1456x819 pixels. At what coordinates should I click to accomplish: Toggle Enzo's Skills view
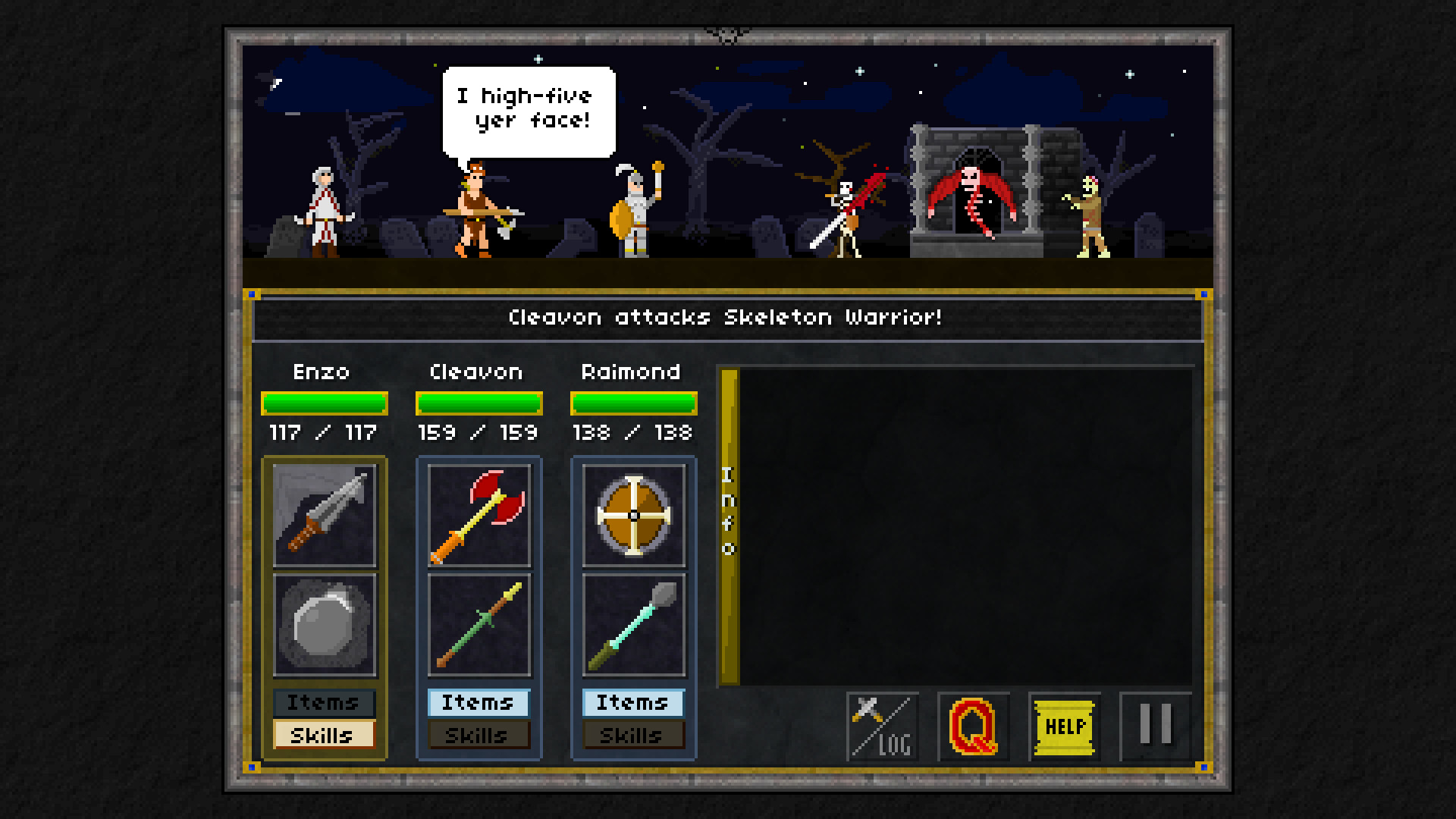(x=325, y=735)
